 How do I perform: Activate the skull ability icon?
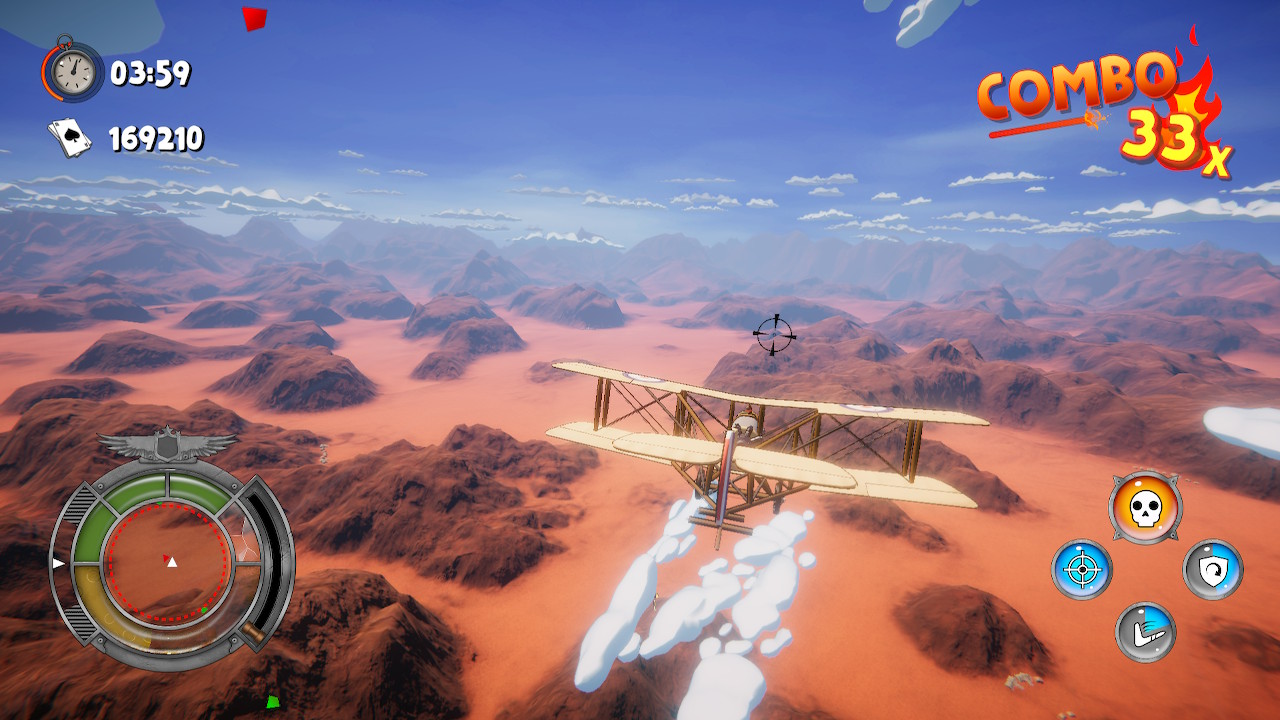(x=1145, y=507)
